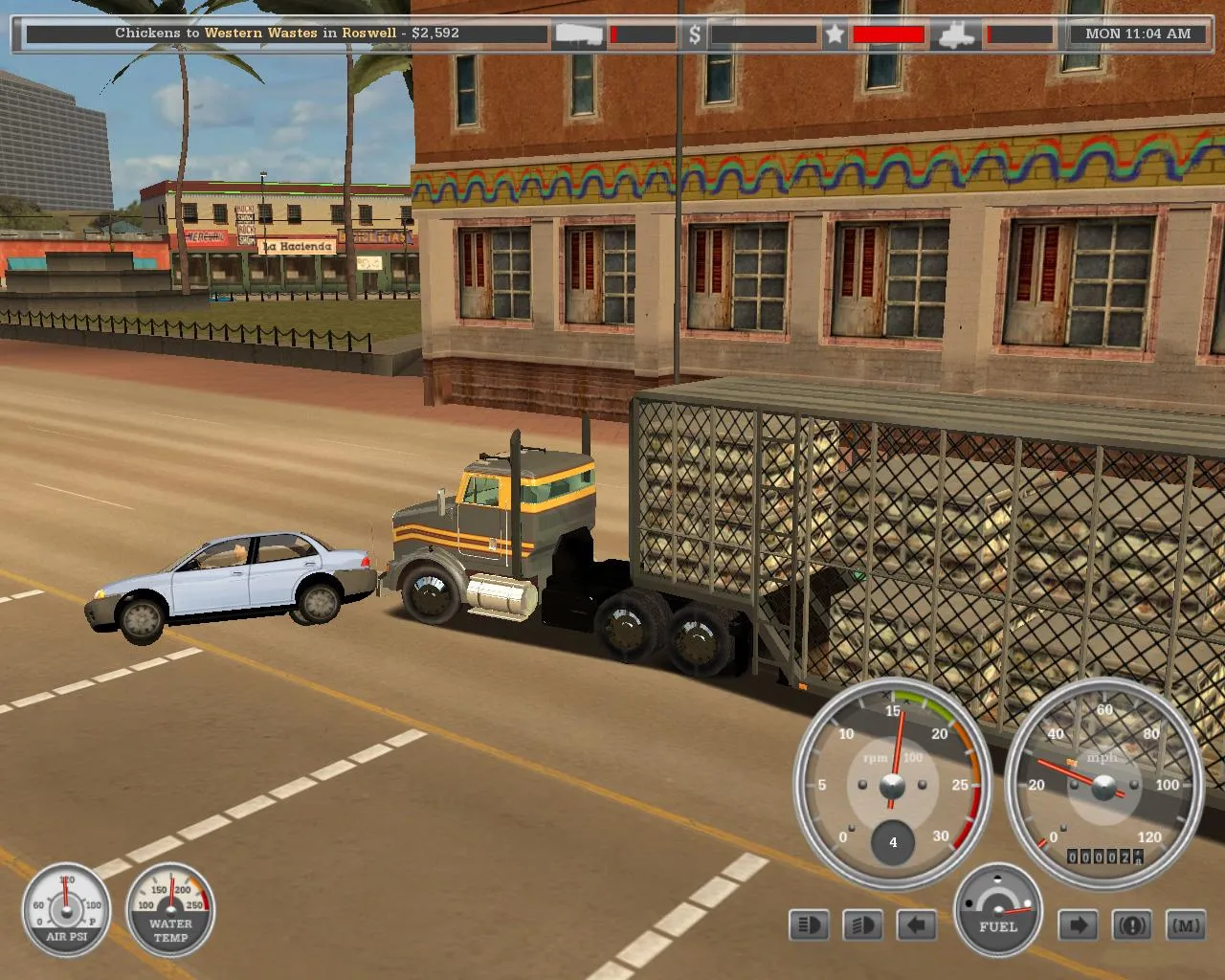This screenshot has height=980, width=1225.
Task: Toggle the low beam headlights indicator
Action: [862, 925]
